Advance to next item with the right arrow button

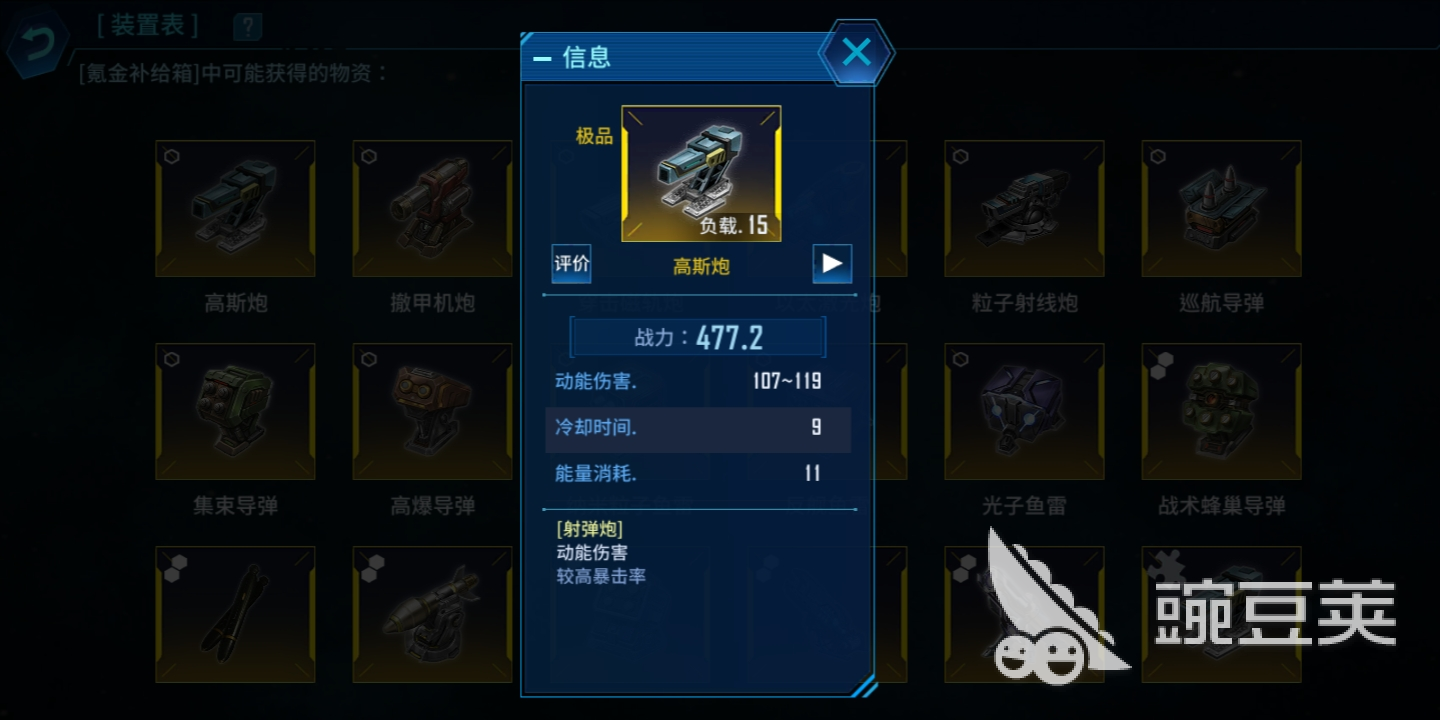[x=831, y=263]
